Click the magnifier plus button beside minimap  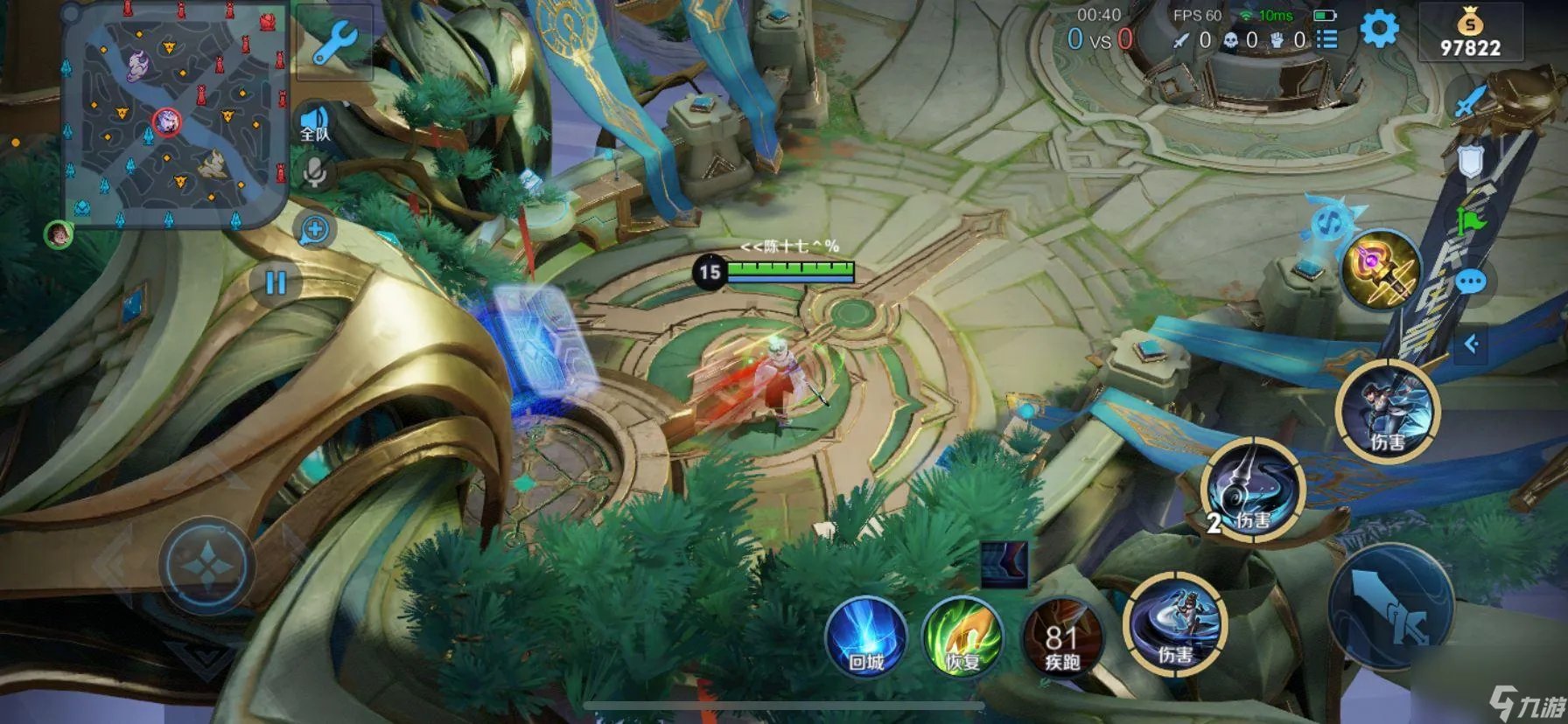(x=315, y=230)
